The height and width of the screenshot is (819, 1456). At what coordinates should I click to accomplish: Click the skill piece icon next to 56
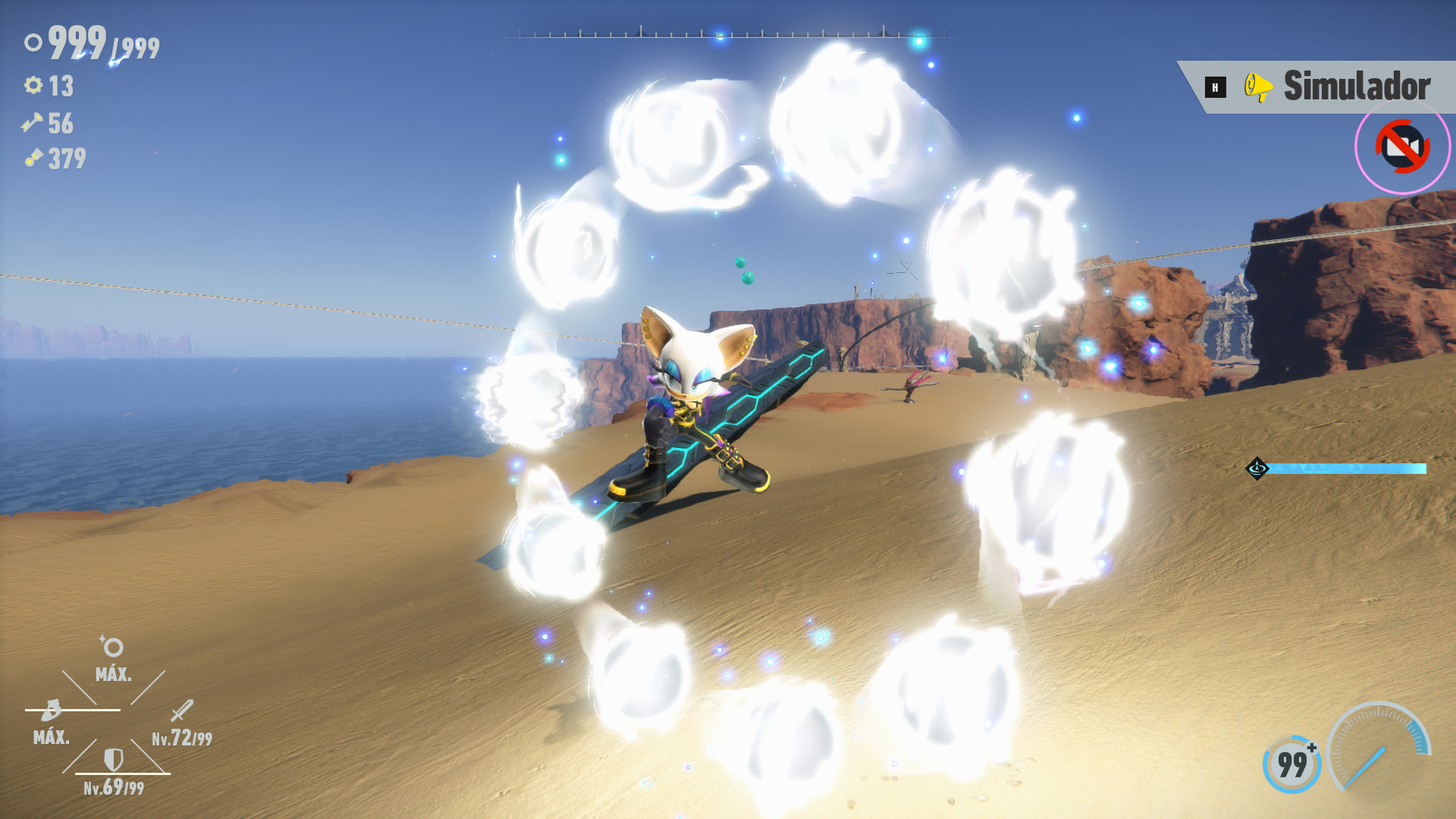tap(32, 124)
